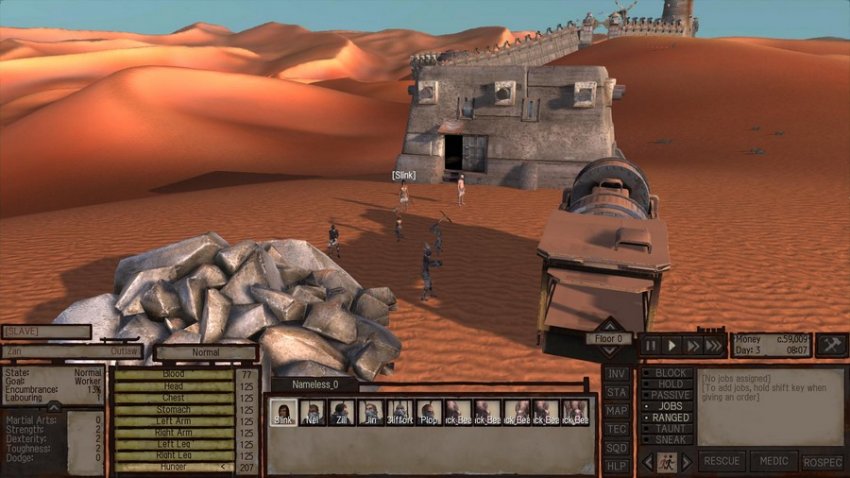Image resolution: width=850 pixels, height=478 pixels.
Task: Set game to normal play speed
Action: 671,345
